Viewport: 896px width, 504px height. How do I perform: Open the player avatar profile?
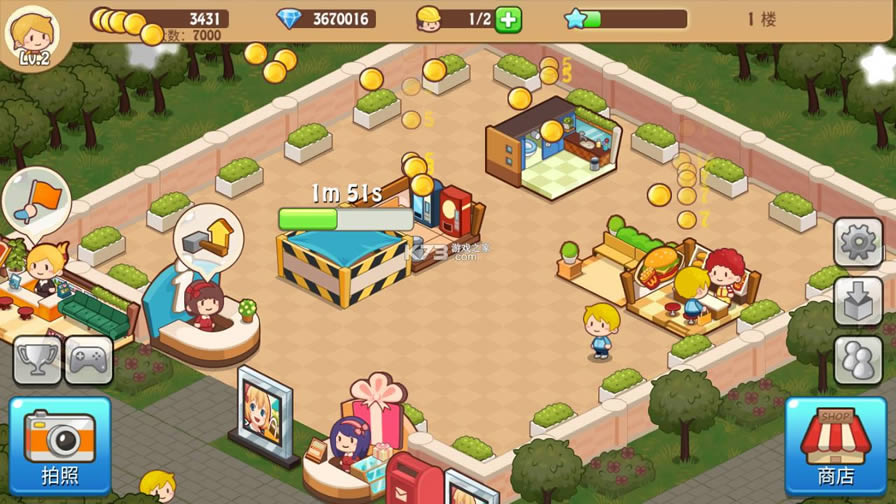31,36
